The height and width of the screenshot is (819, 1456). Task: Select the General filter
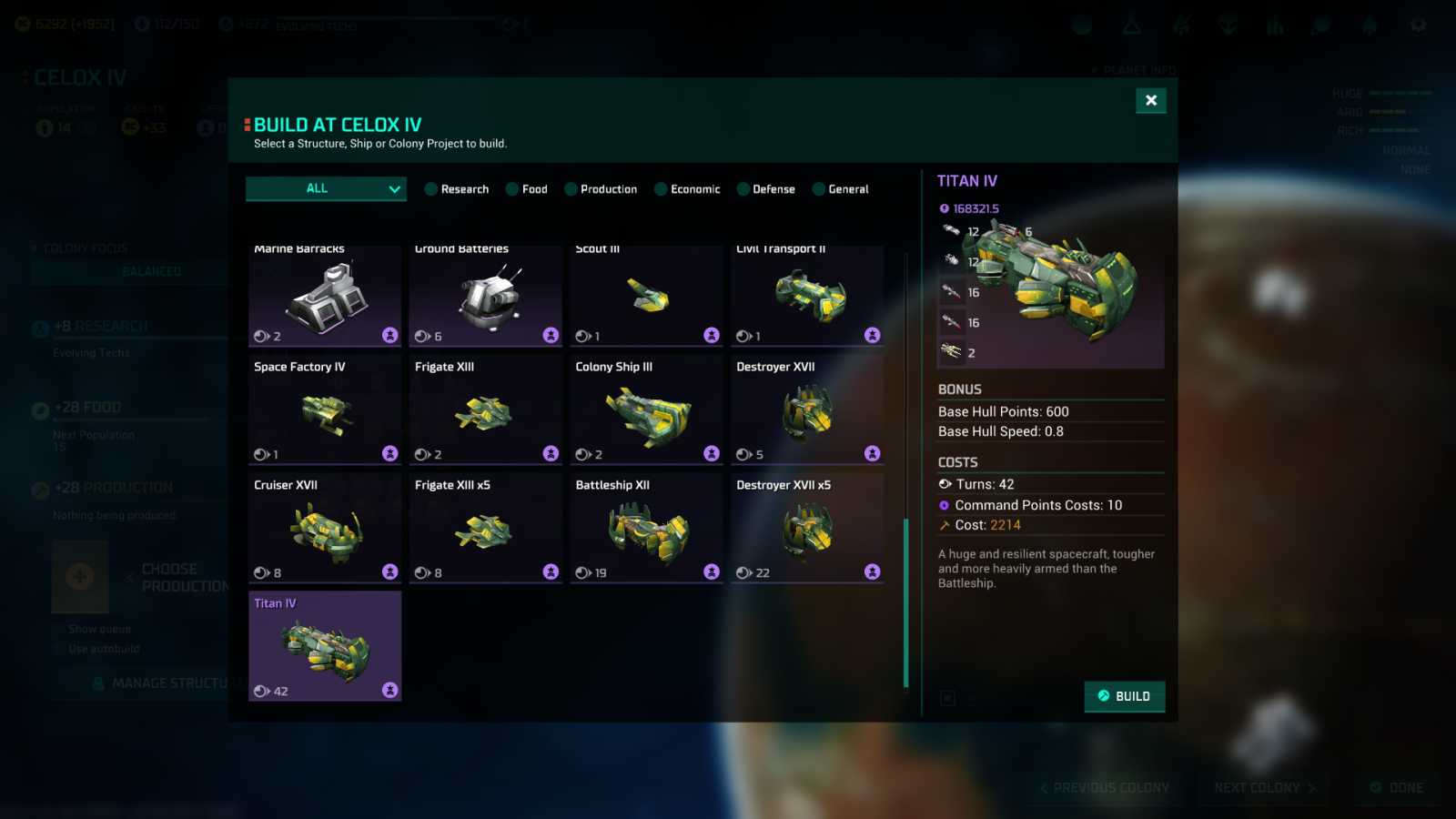[840, 189]
